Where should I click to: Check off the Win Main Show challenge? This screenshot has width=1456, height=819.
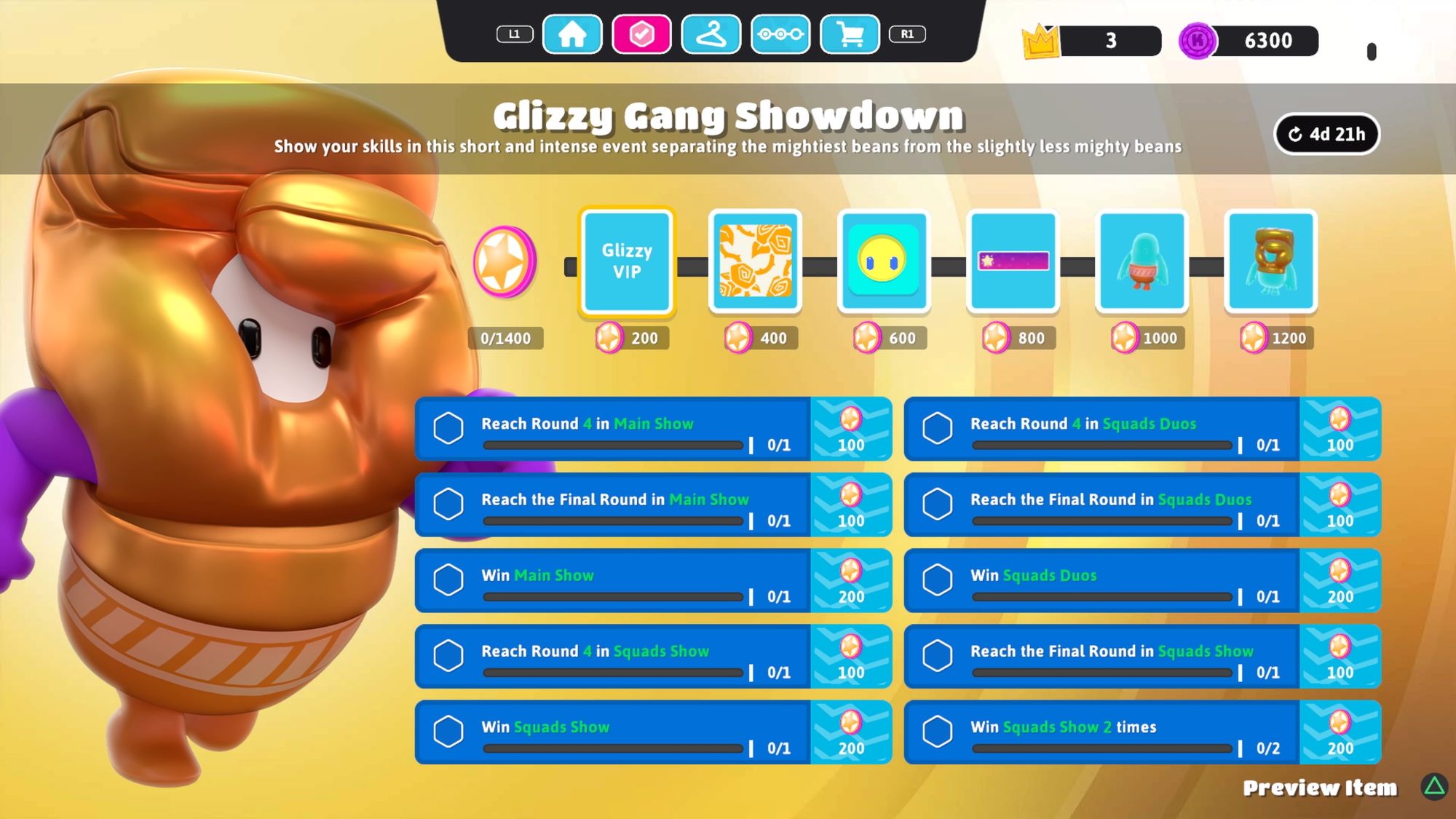click(449, 580)
